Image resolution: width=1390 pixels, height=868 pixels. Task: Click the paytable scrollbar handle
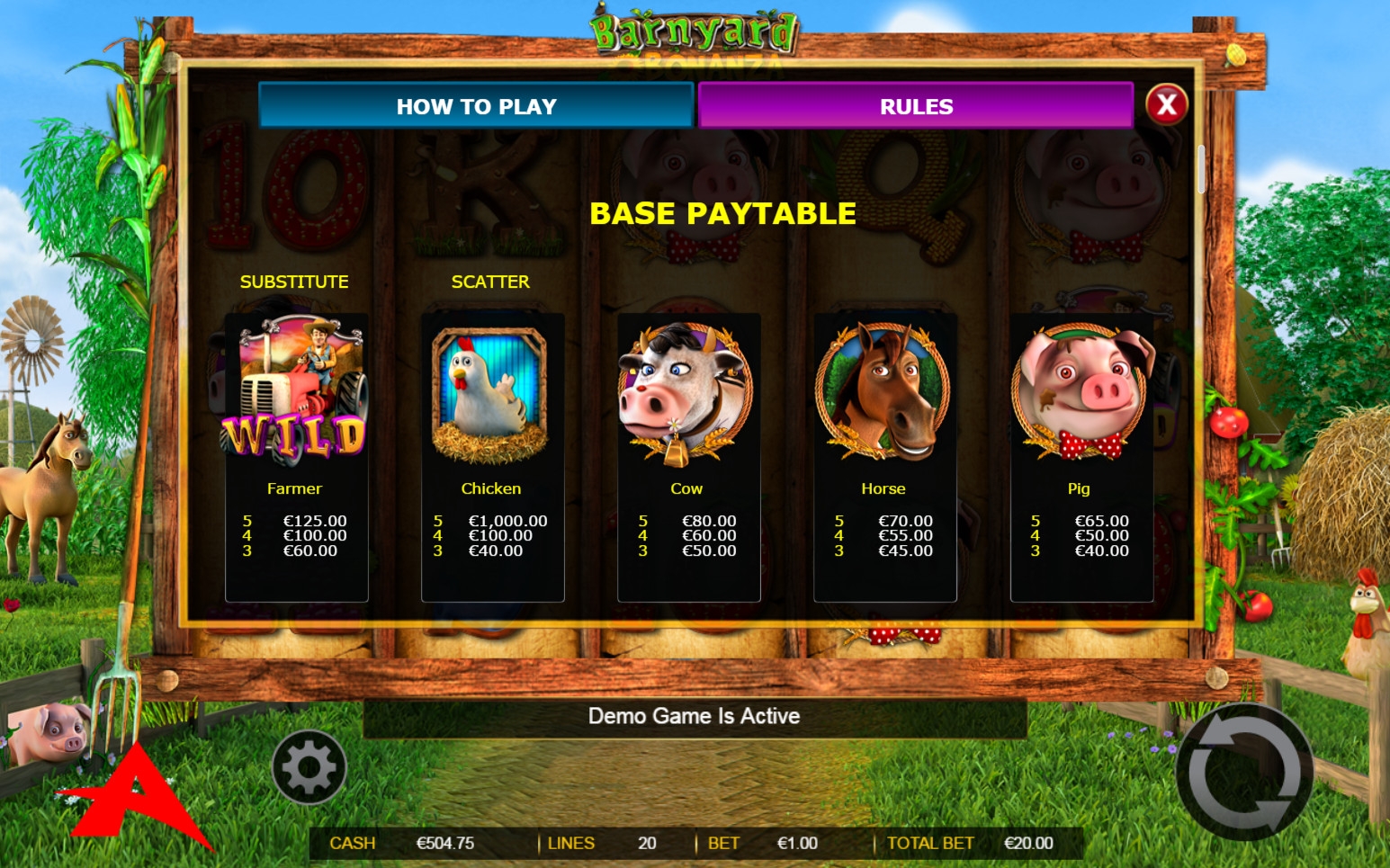pos(1201,168)
